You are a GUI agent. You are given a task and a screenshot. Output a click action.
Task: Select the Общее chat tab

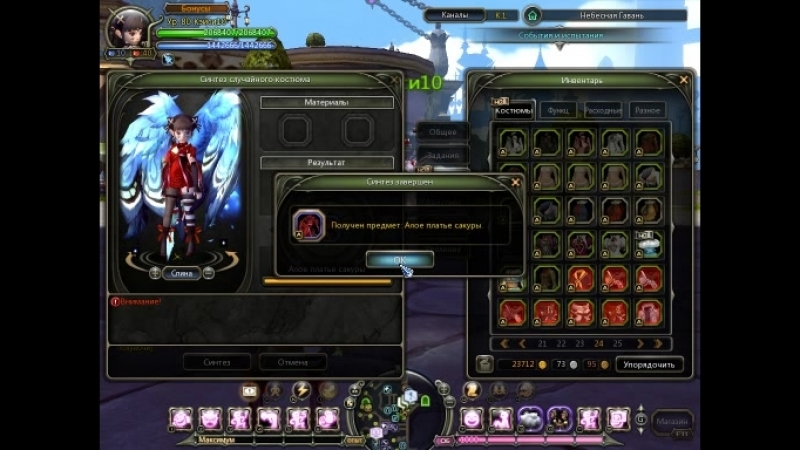[x=441, y=131]
